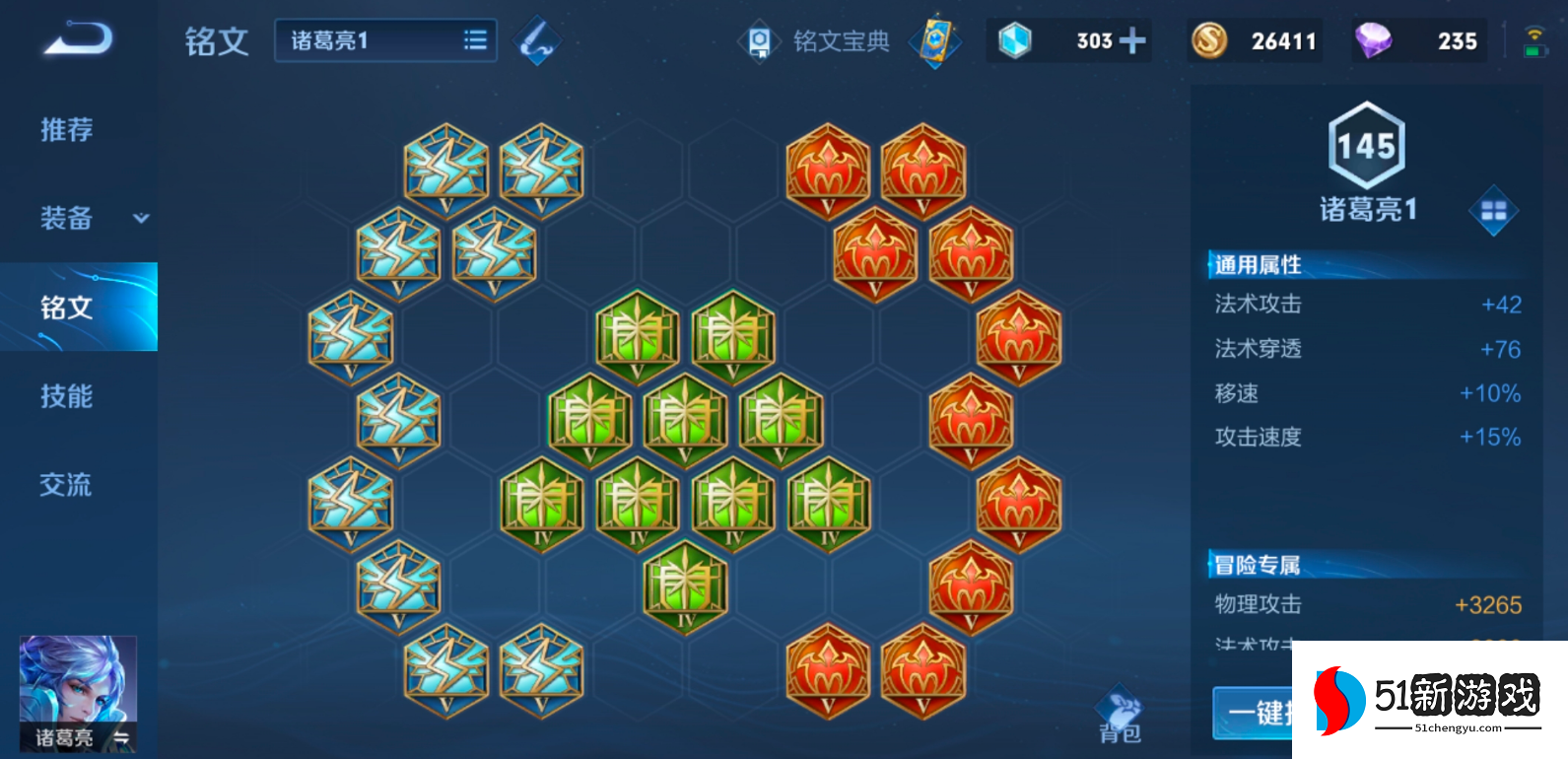
Task: Open the 诸葛亮1 rune page dropdown
Action: pos(385,40)
